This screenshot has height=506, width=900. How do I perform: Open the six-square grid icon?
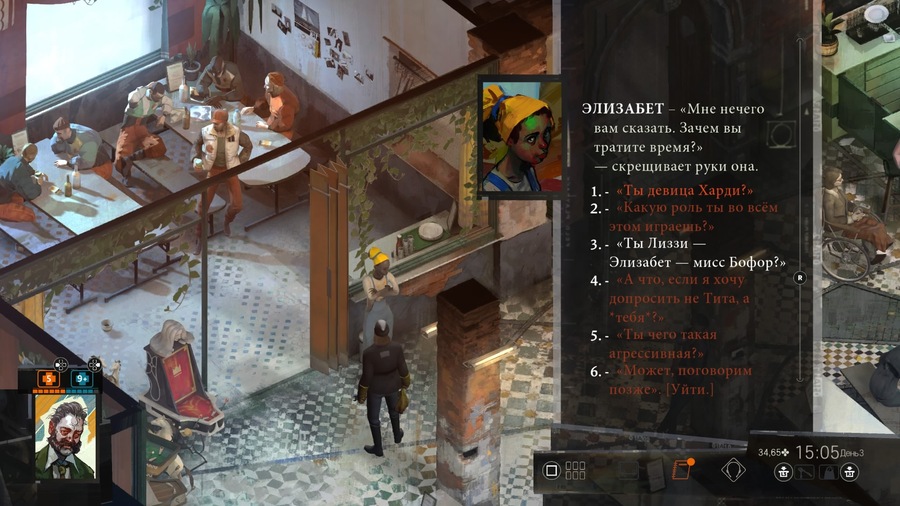[575, 470]
